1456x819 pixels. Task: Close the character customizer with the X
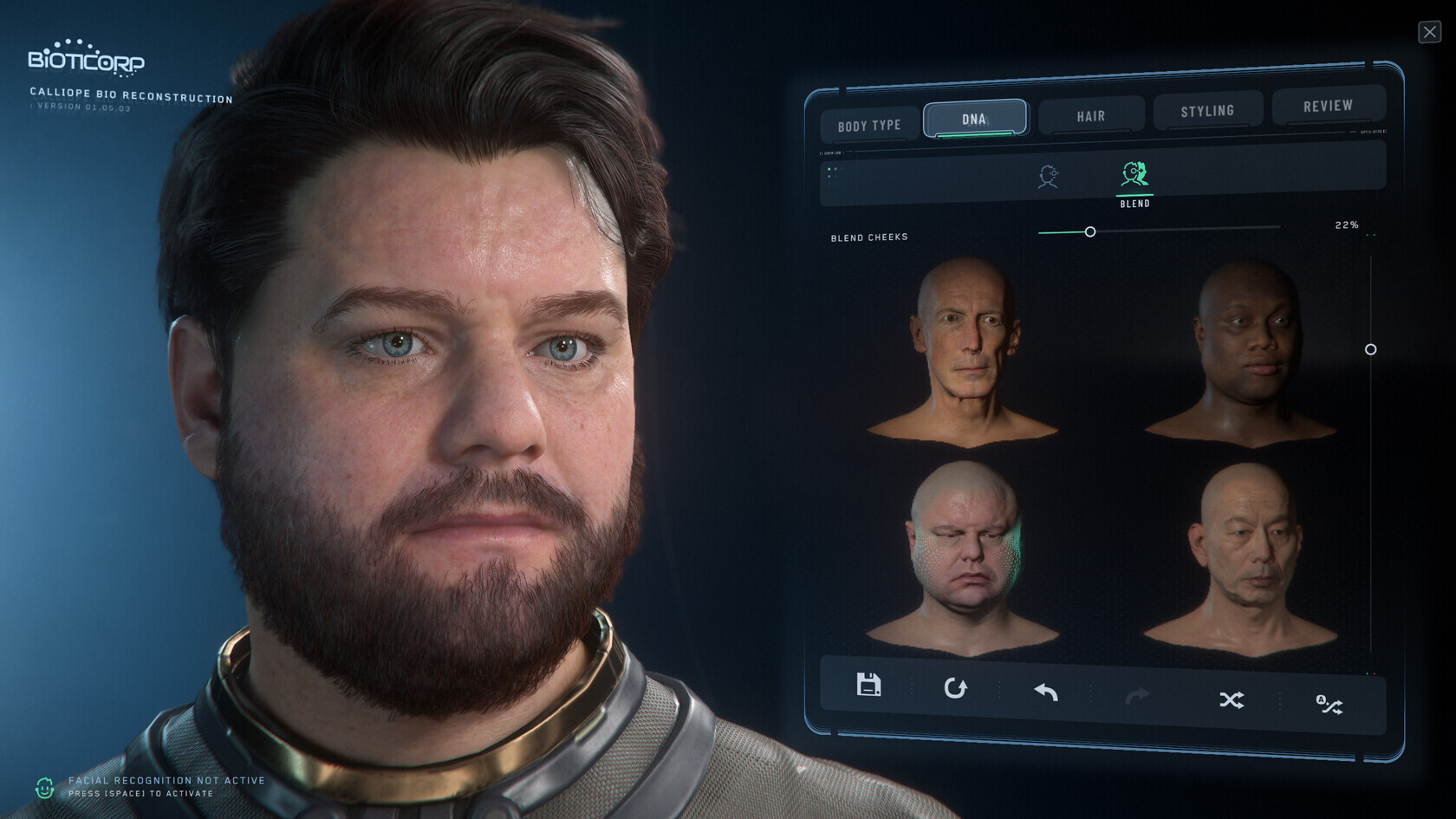[x=1429, y=32]
